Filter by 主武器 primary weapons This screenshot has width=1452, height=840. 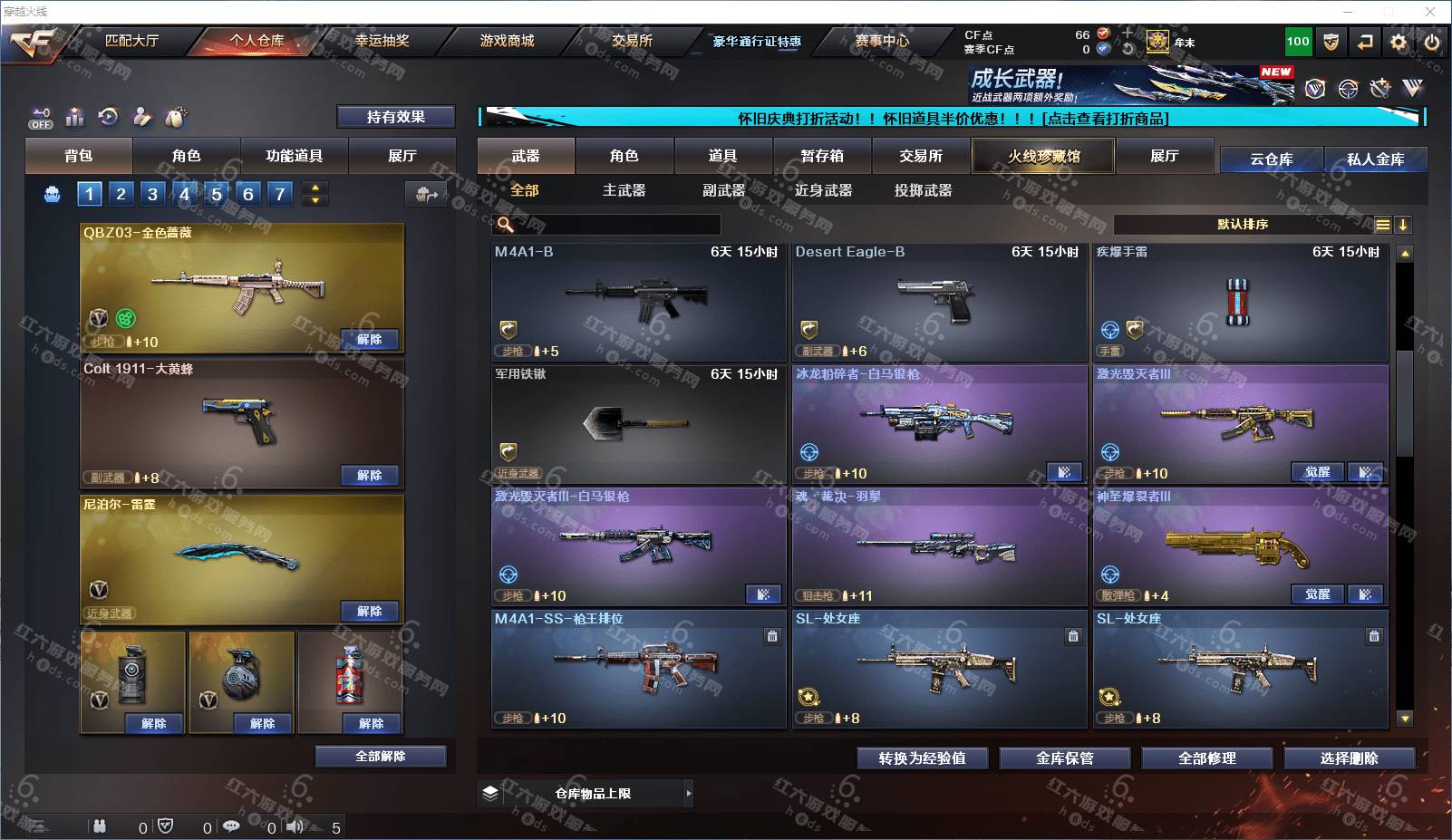click(624, 190)
